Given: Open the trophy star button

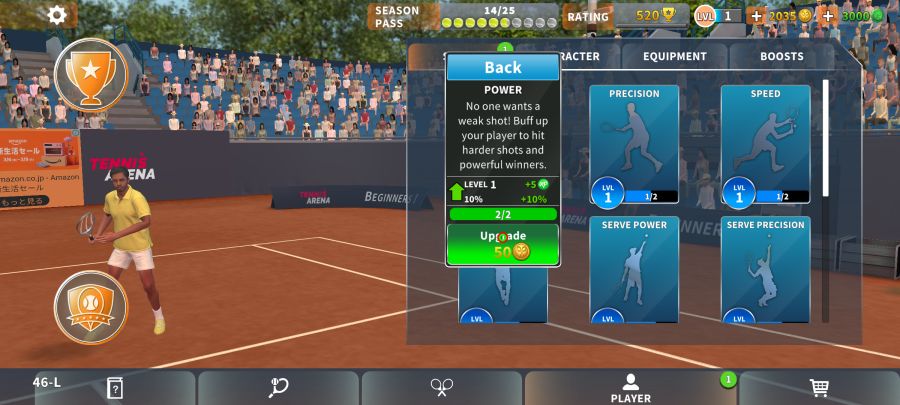Looking at the screenshot, I should coord(91,73).
